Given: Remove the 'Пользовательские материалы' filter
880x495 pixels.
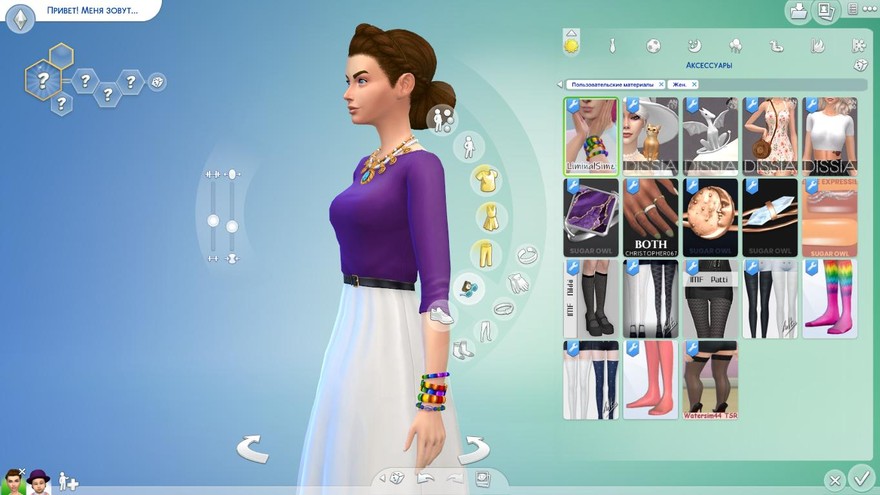Looking at the screenshot, I should coord(660,85).
